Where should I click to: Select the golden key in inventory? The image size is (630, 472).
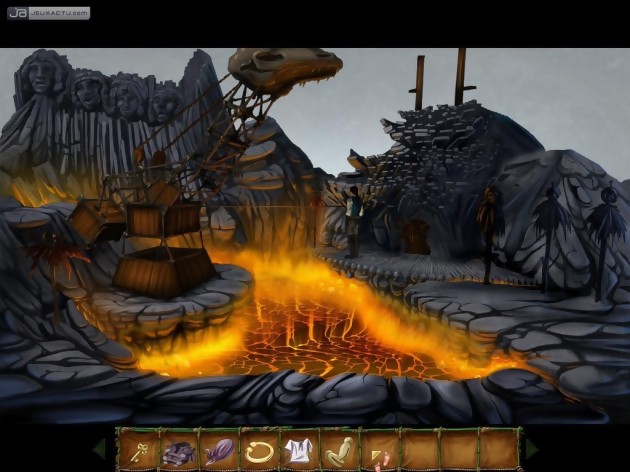click(137, 449)
